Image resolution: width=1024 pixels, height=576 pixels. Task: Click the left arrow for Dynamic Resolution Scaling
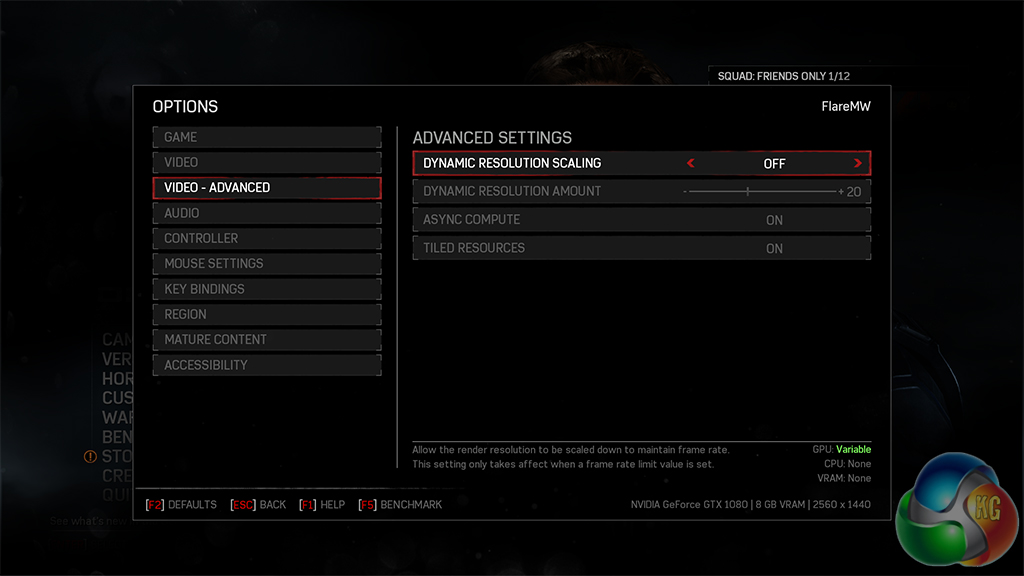tap(690, 163)
